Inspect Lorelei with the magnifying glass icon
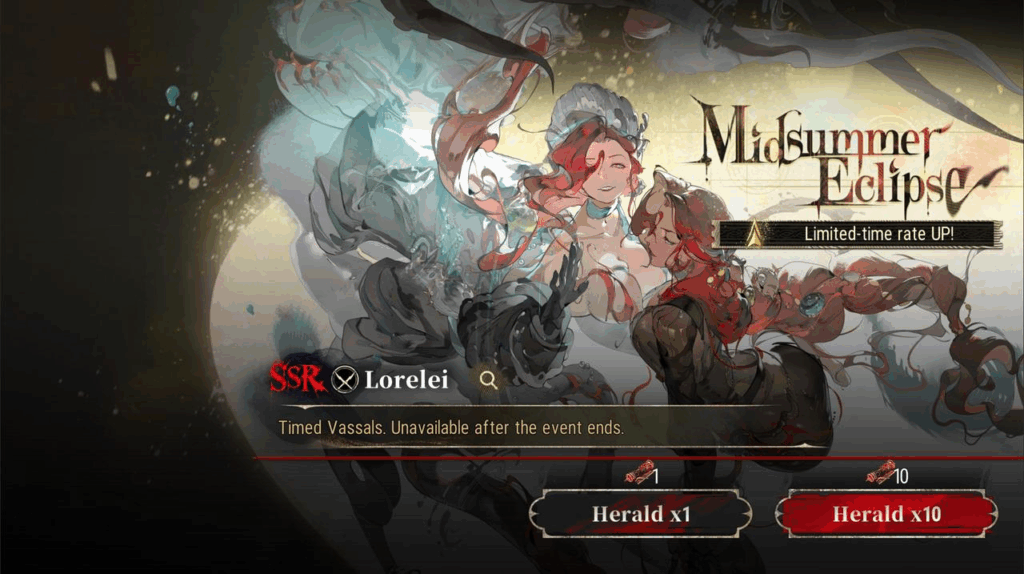Screen dimensions: 1024x574 pyautogui.click(x=488, y=380)
